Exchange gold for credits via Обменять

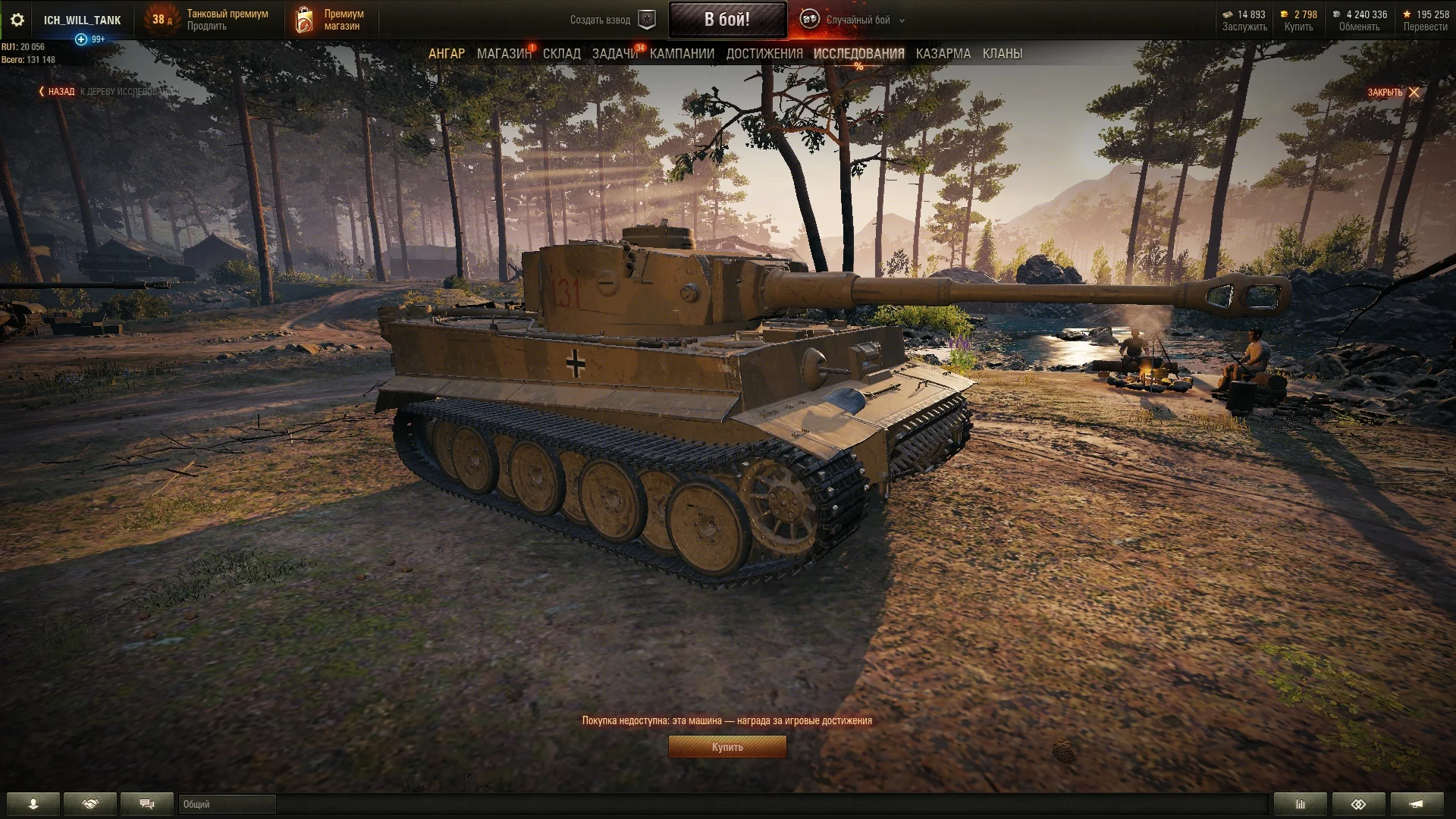pyautogui.click(x=1358, y=27)
